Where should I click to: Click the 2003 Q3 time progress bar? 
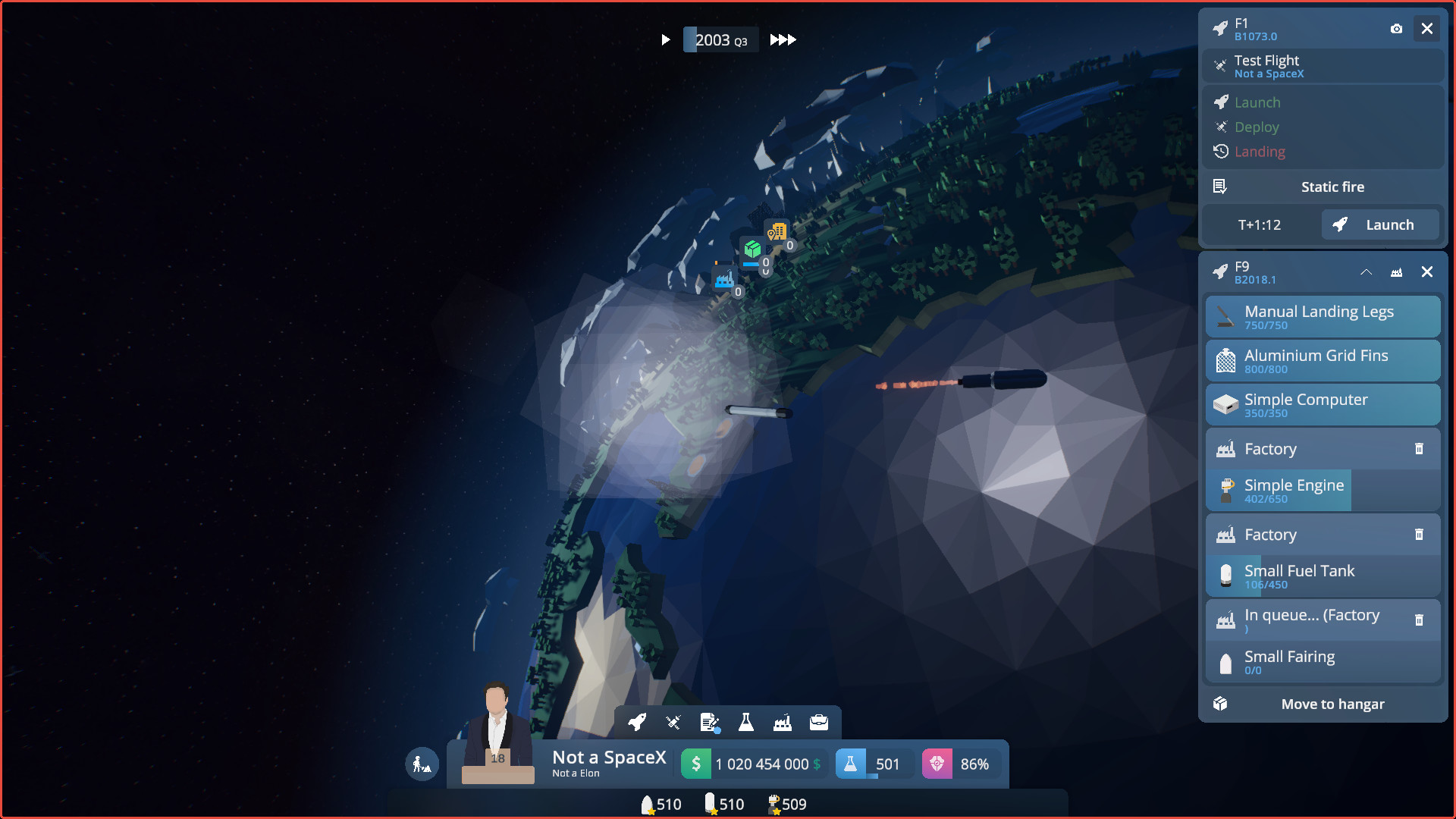click(720, 39)
